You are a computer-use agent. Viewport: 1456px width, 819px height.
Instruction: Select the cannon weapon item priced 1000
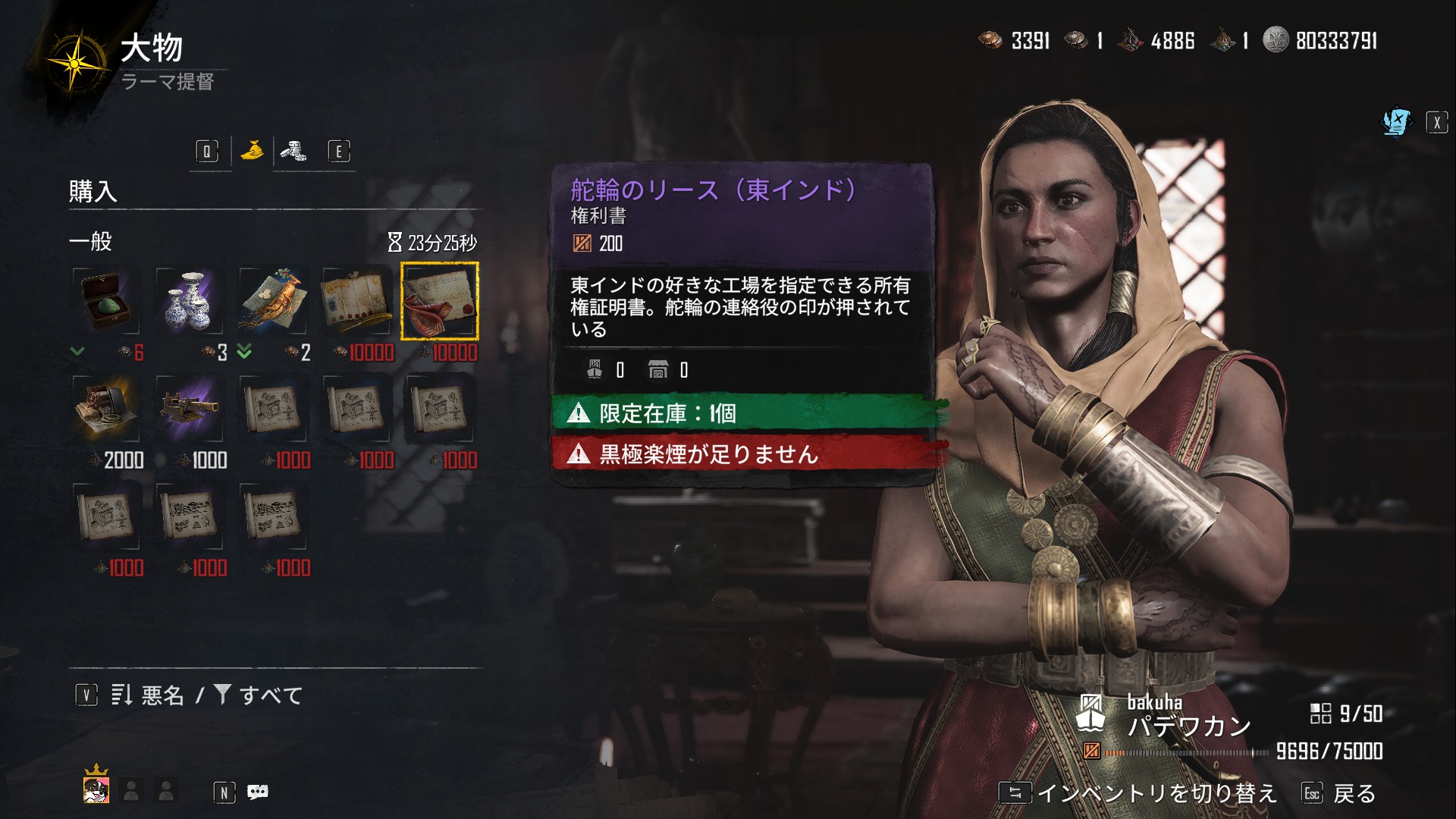190,409
